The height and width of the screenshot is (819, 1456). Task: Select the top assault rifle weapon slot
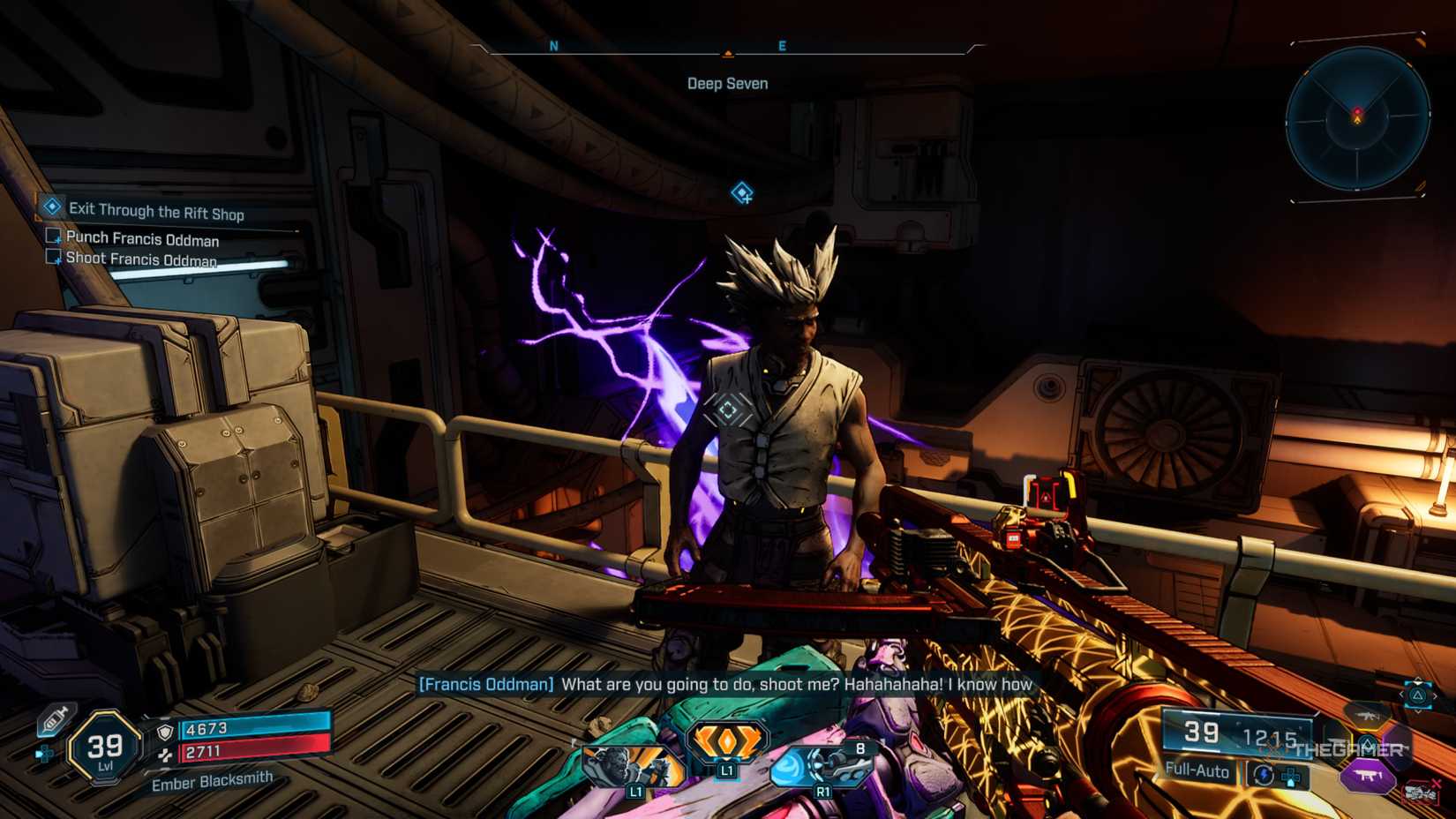tap(1366, 713)
